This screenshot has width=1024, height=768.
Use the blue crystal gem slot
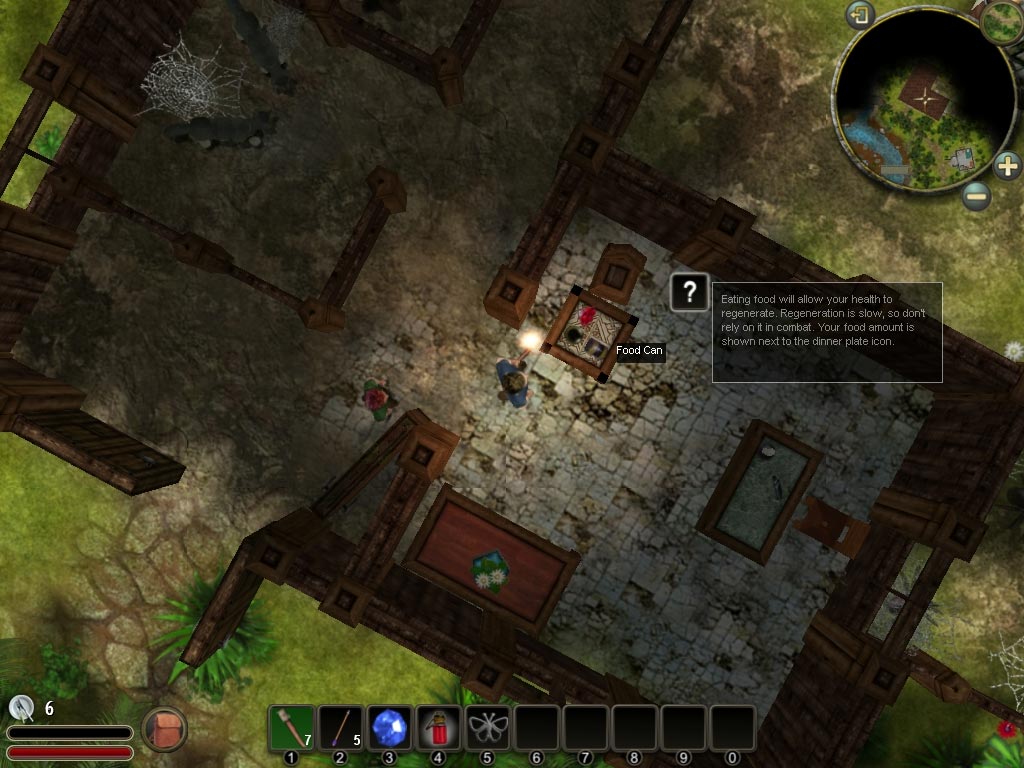(390, 728)
